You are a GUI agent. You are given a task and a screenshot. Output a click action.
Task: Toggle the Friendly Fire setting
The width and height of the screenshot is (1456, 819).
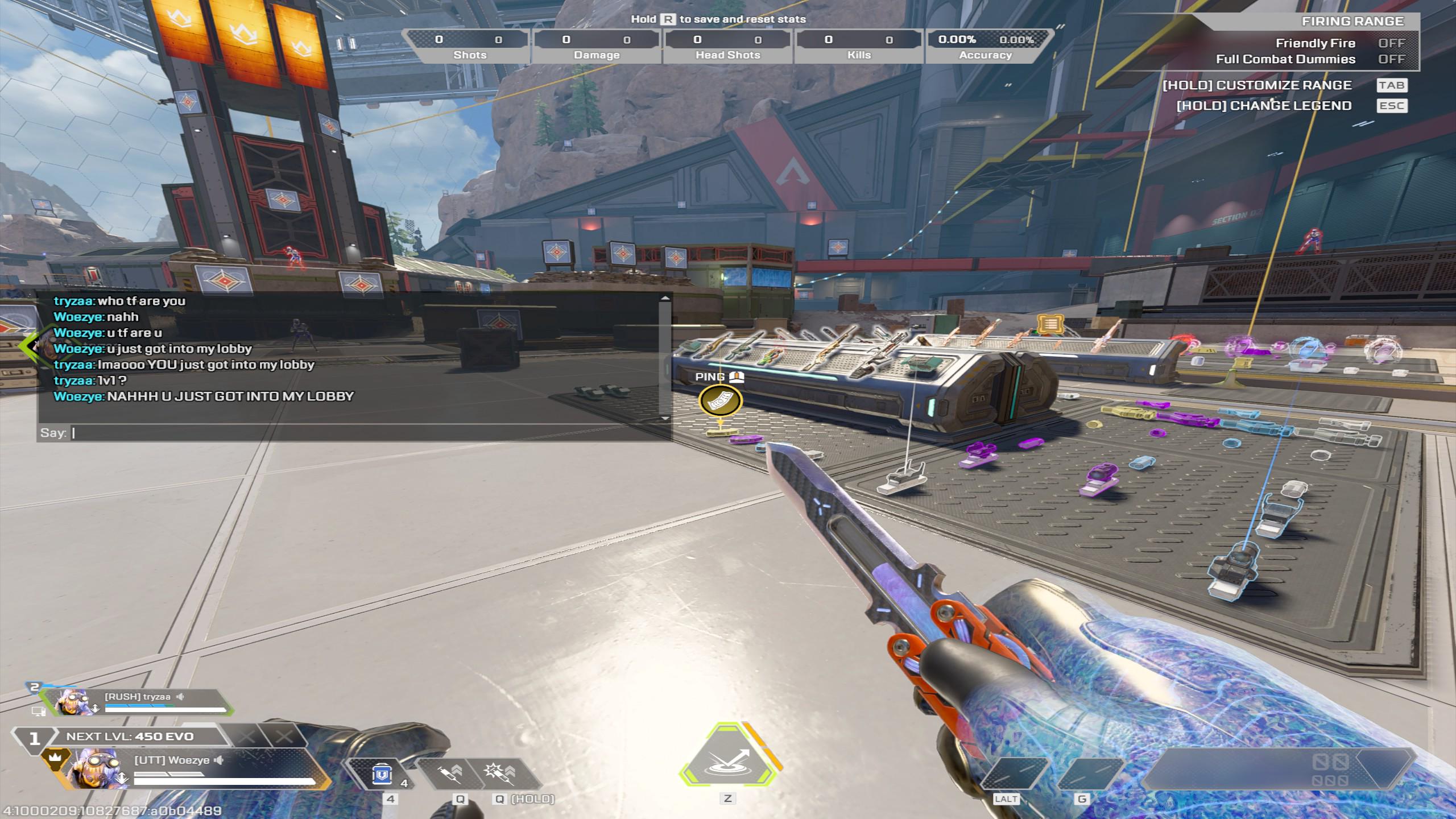[1391, 43]
